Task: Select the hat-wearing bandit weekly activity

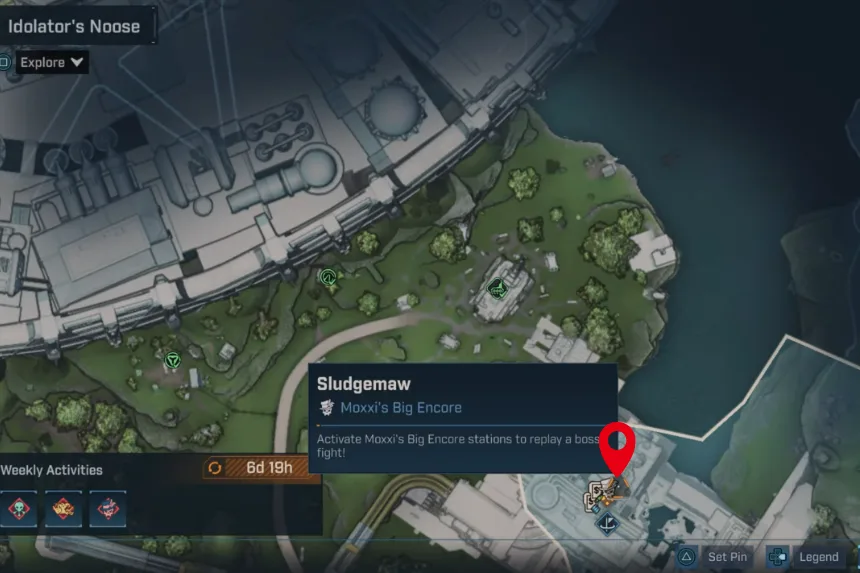Action: pyautogui.click(x=108, y=509)
